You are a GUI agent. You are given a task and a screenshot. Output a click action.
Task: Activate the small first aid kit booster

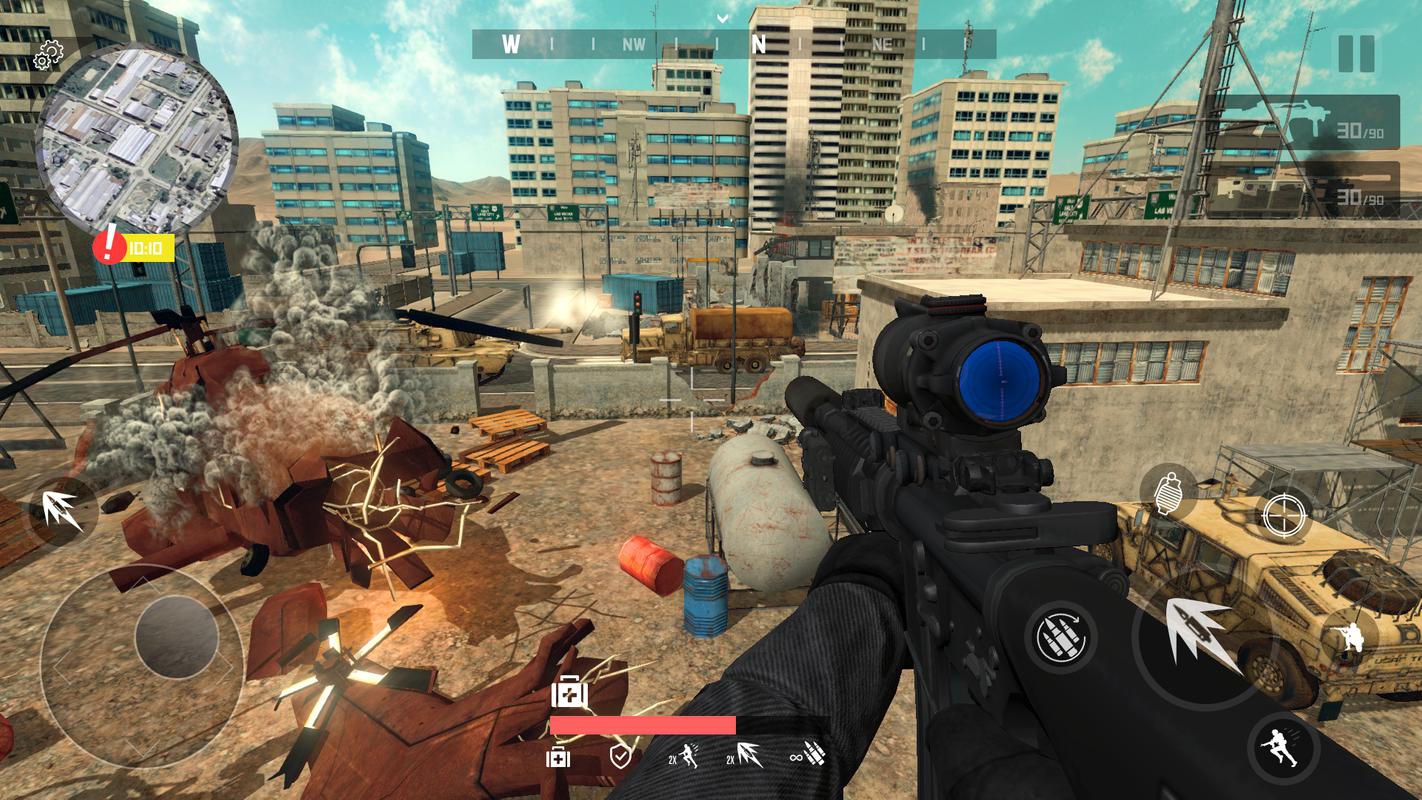coord(558,757)
